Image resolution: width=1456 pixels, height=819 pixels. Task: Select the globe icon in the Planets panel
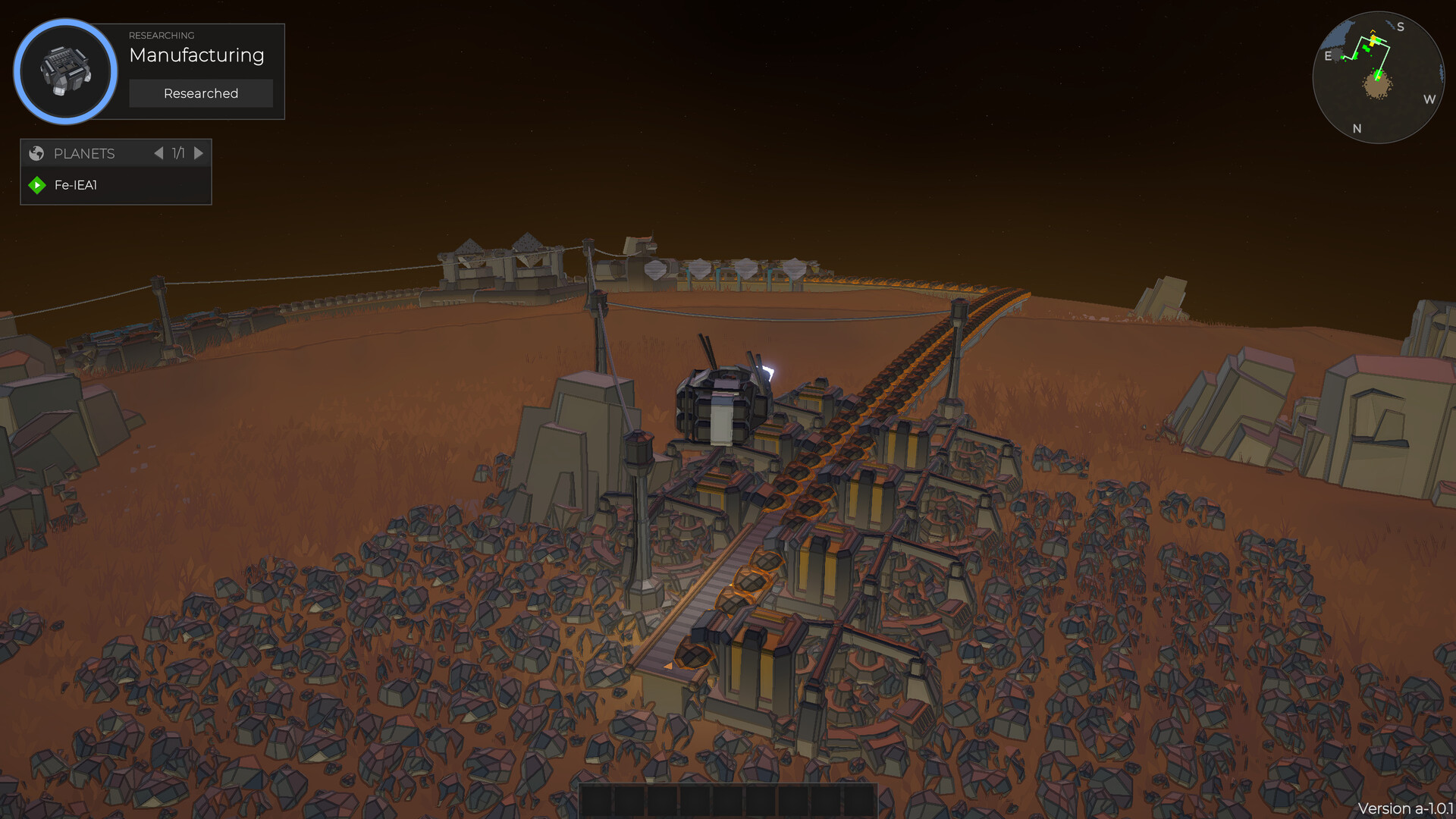click(36, 153)
